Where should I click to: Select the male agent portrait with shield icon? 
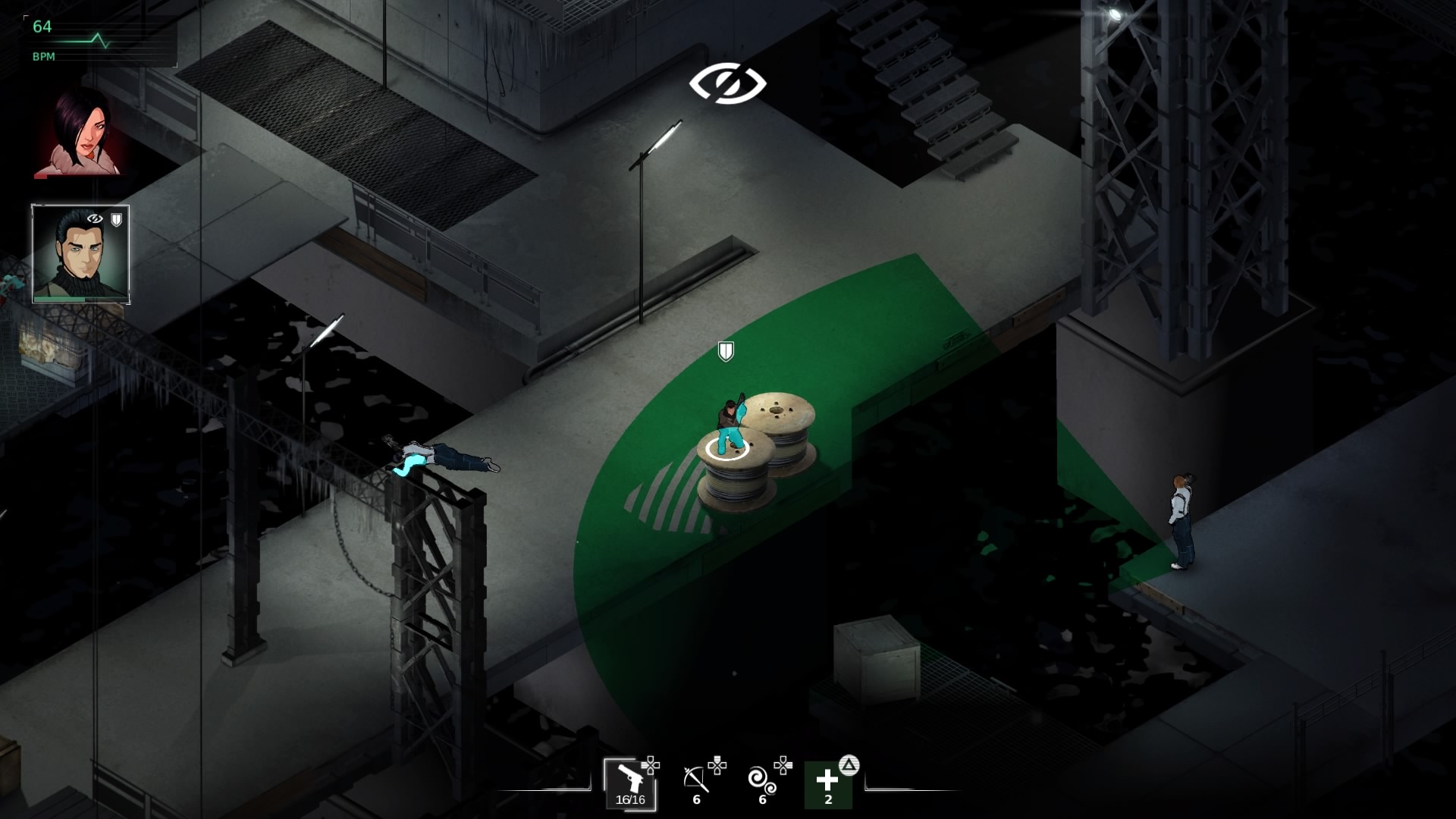tap(80, 254)
